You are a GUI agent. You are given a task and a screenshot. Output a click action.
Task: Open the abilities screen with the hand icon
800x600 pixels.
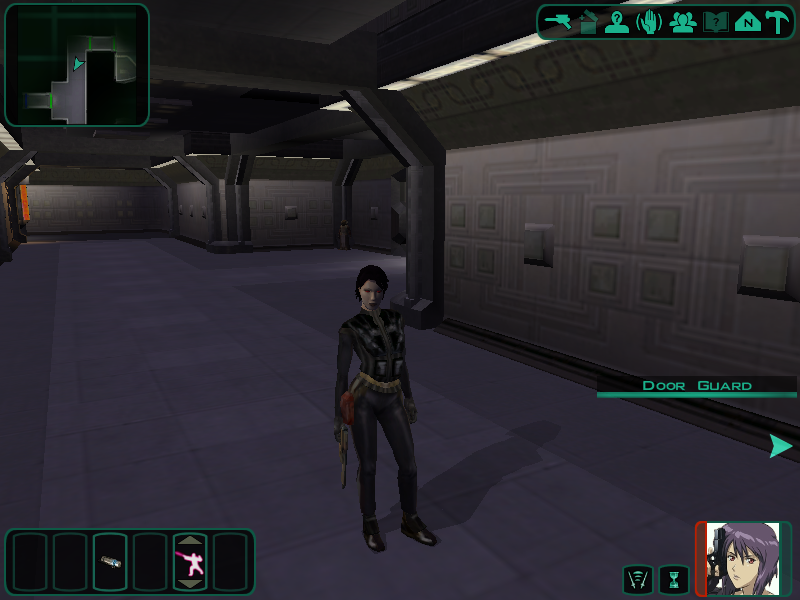coord(649,22)
